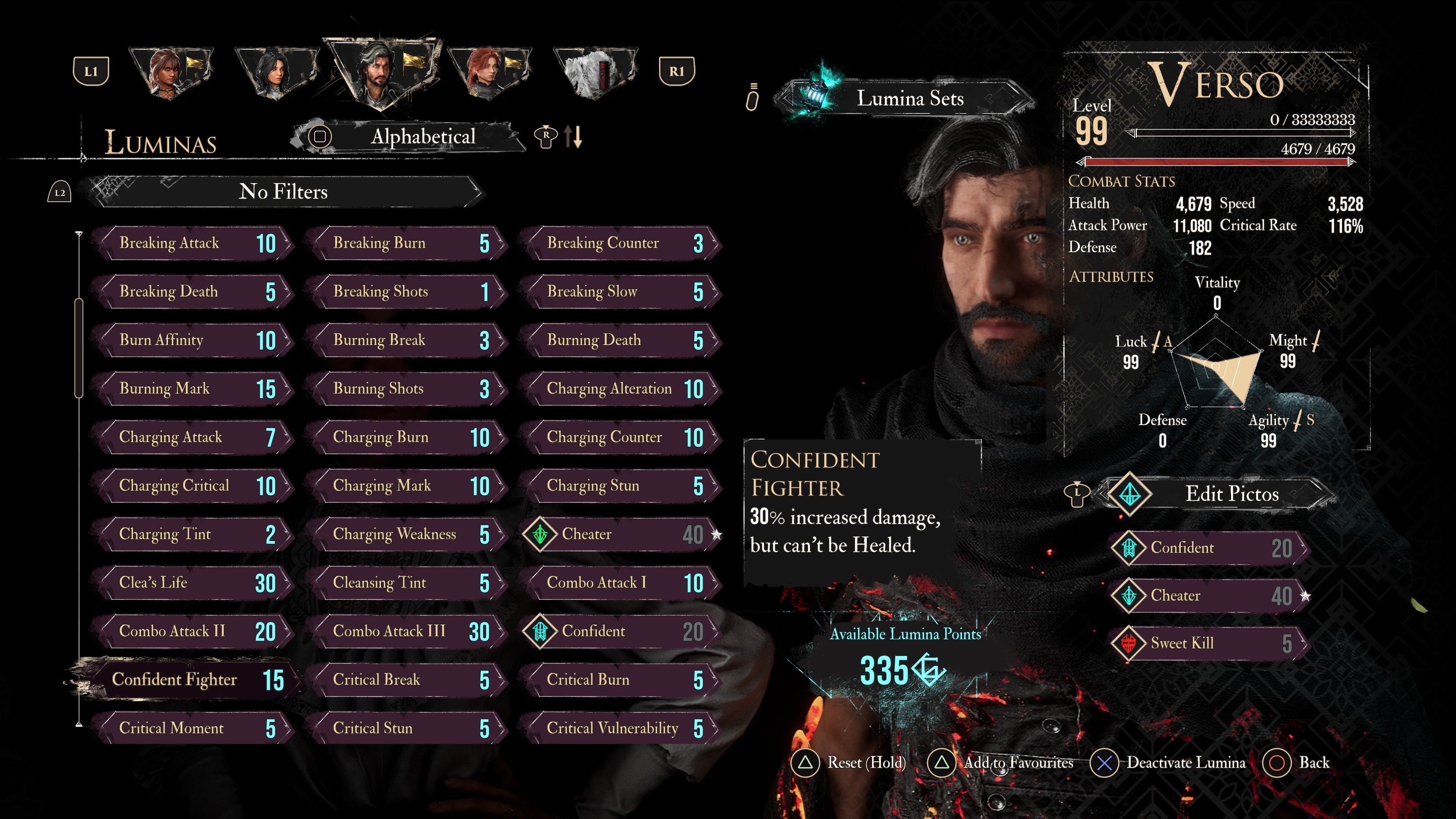Viewport: 1456px width, 819px height.
Task: Select the equipped Confident picto slot
Action: [x=1210, y=548]
